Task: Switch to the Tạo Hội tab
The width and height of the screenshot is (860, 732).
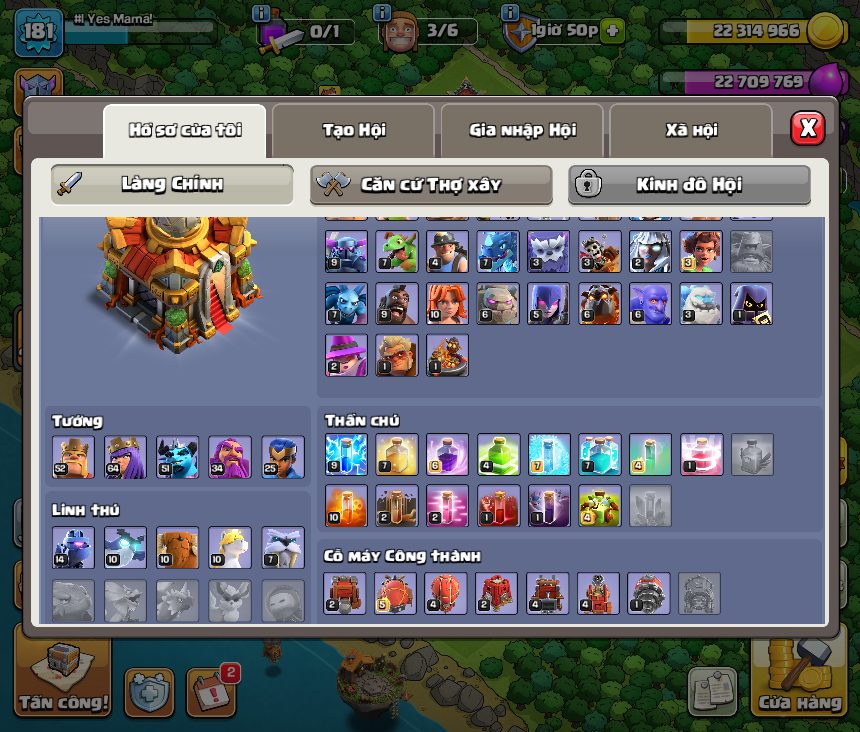Action: coord(353,130)
